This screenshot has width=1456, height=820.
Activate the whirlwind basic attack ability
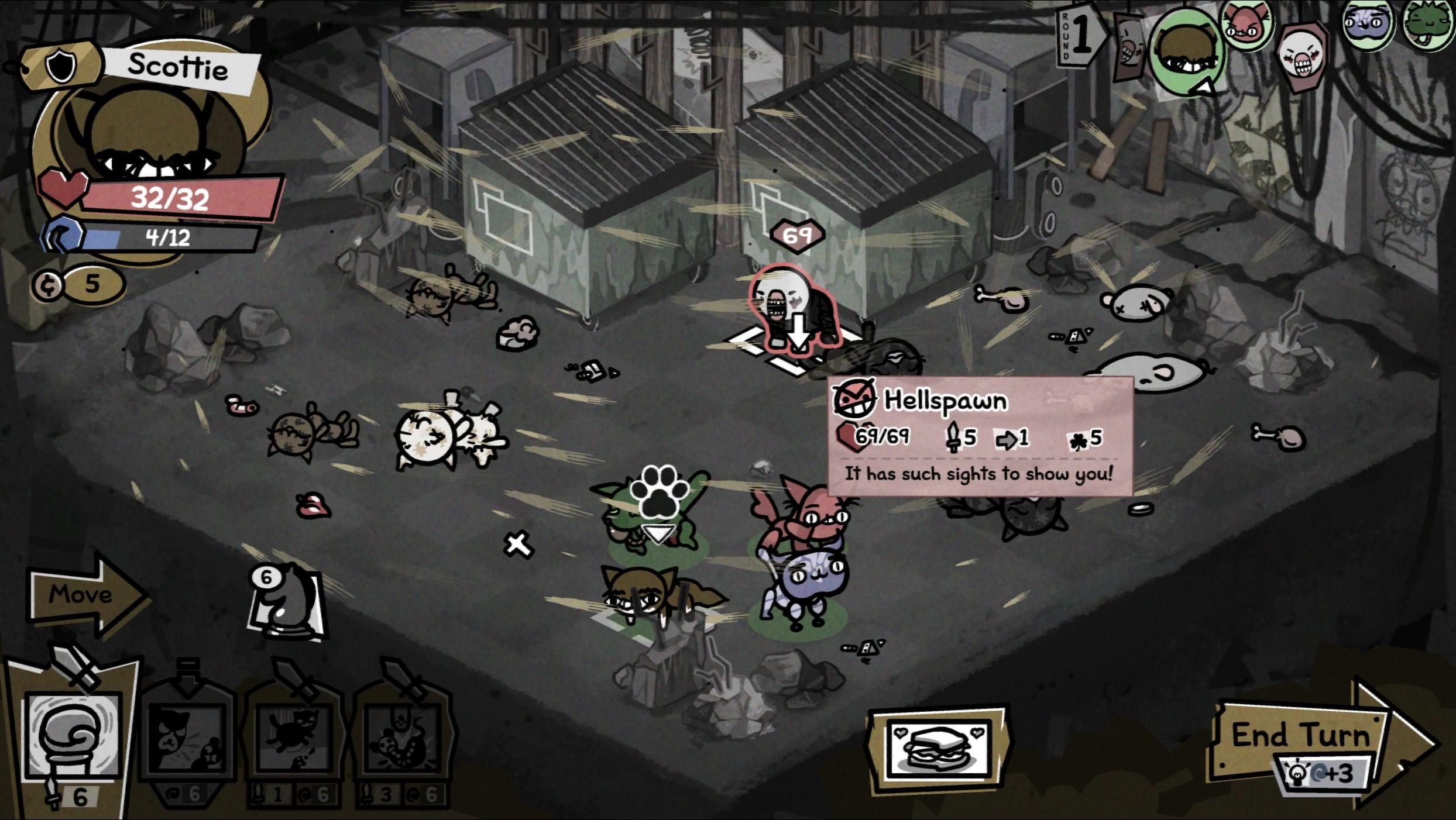pyautogui.click(x=71, y=738)
